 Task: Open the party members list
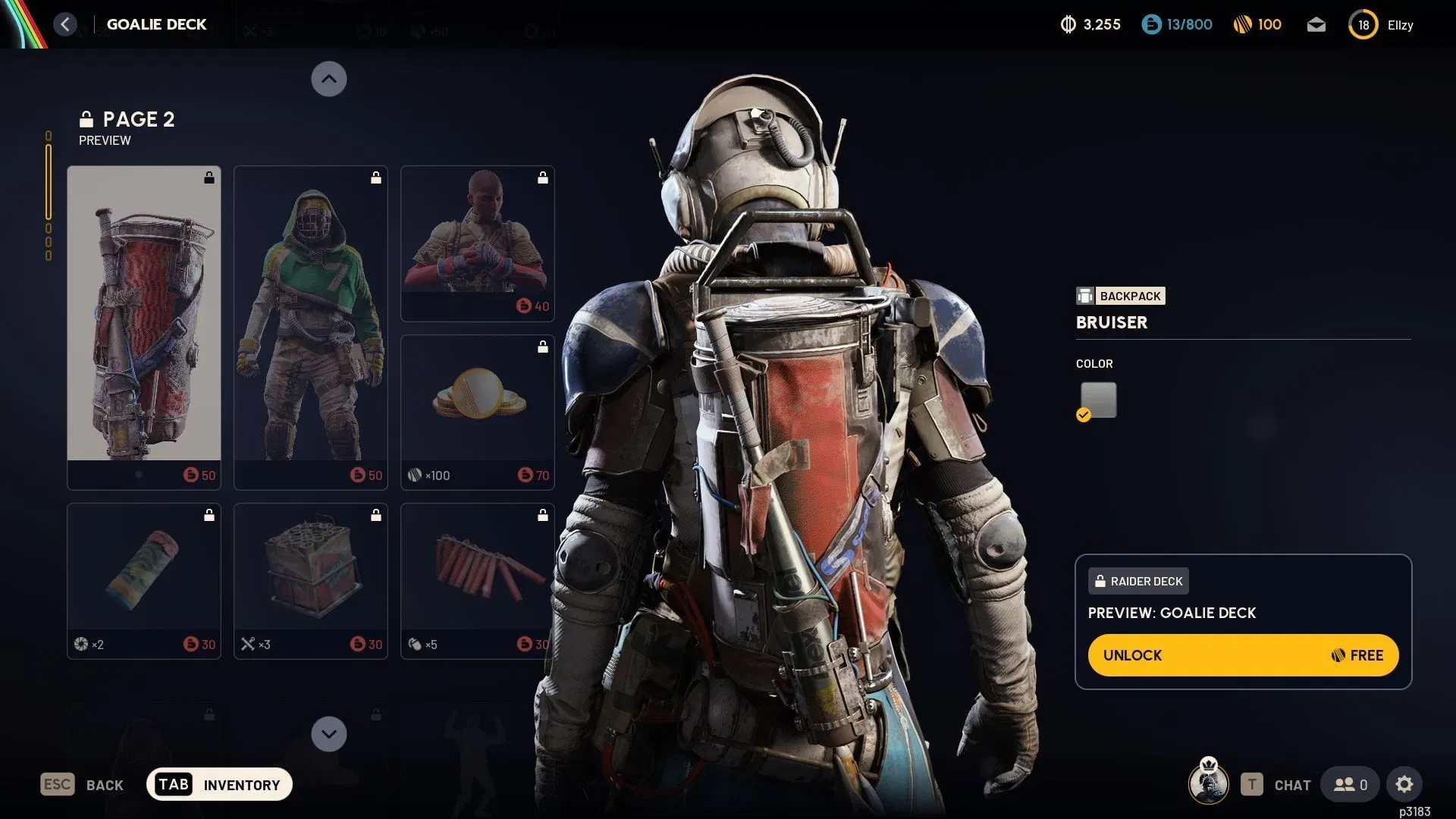[x=1350, y=785]
